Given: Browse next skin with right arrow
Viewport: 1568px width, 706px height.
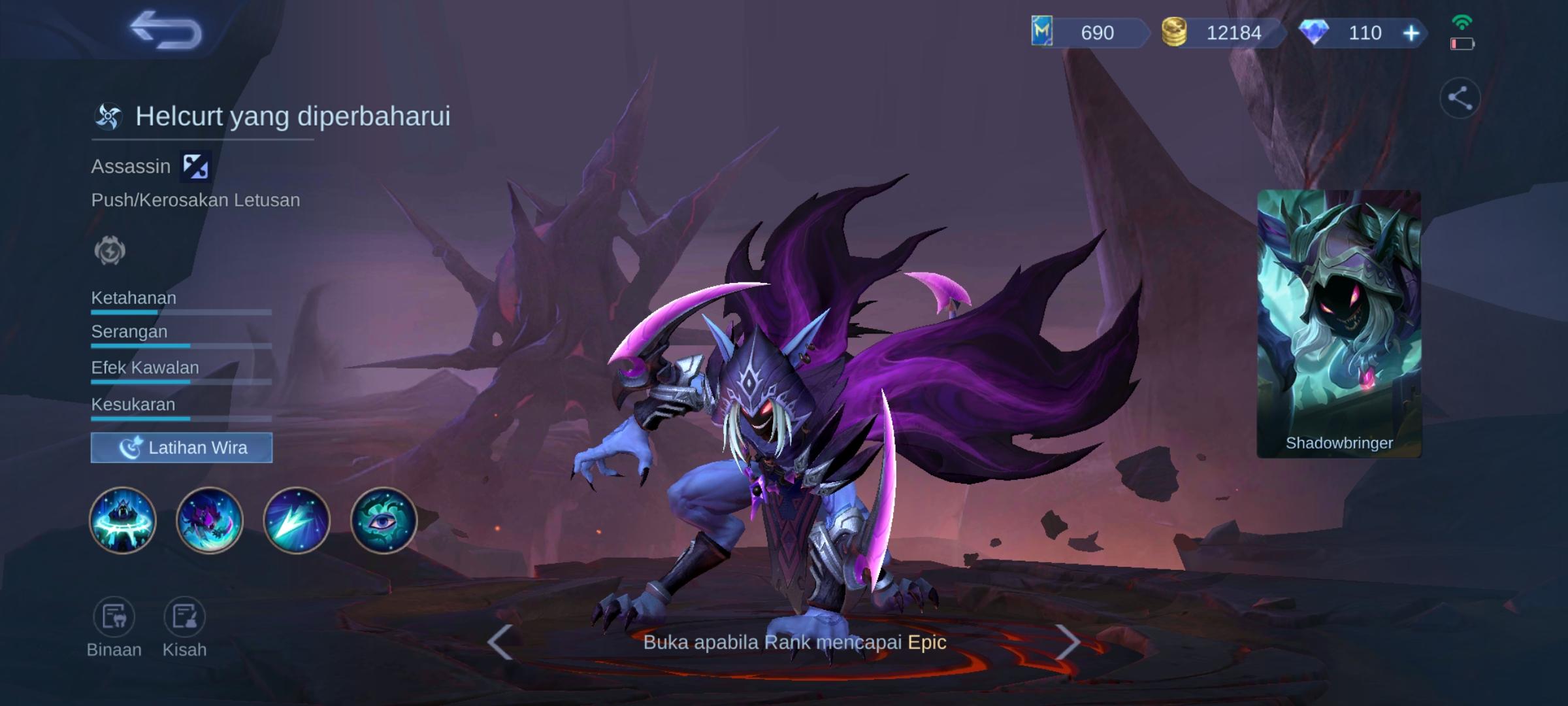Looking at the screenshot, I should click(x=1069, y=643).
